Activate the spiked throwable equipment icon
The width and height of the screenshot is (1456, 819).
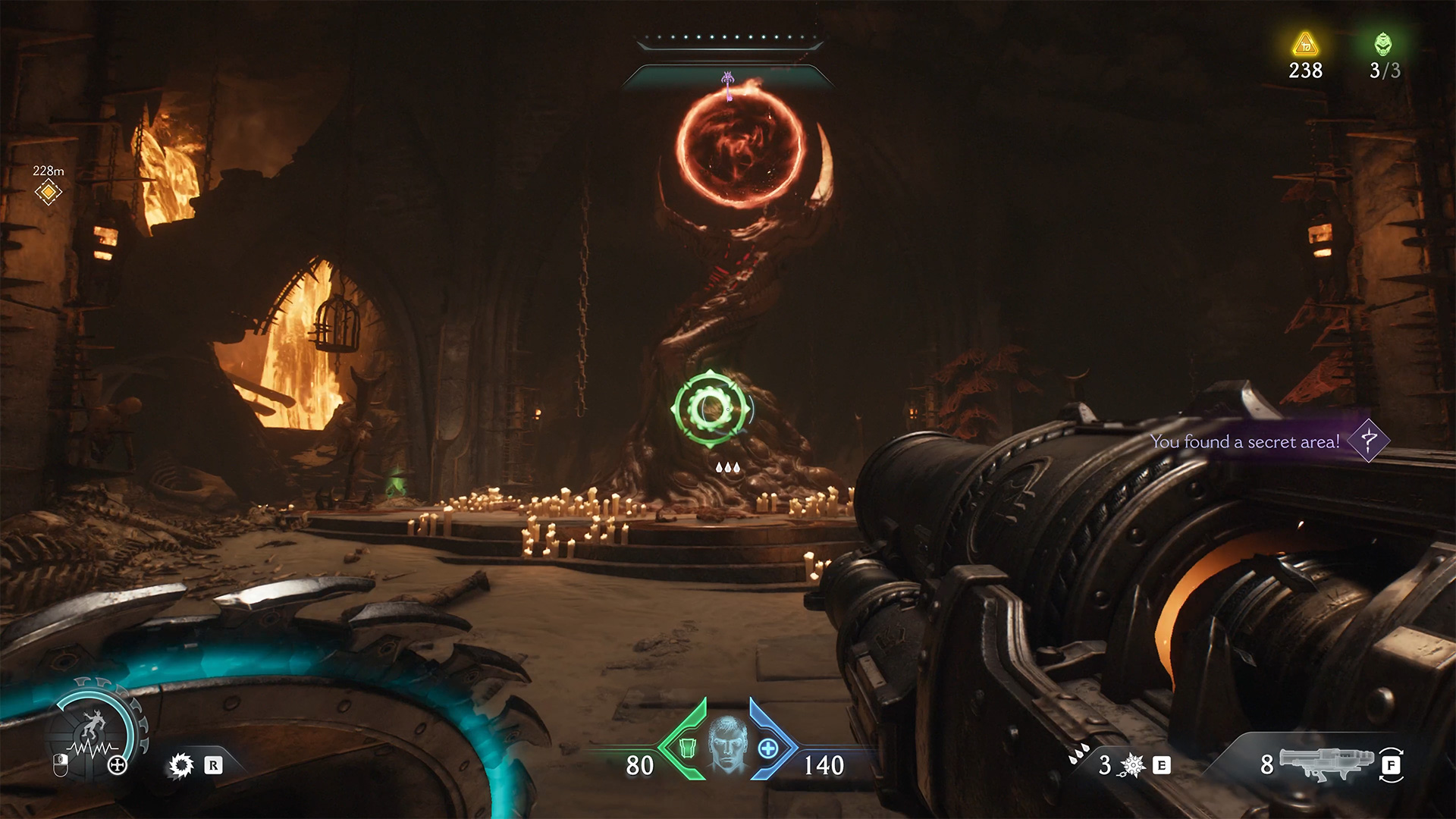(x=1132, y=765)
